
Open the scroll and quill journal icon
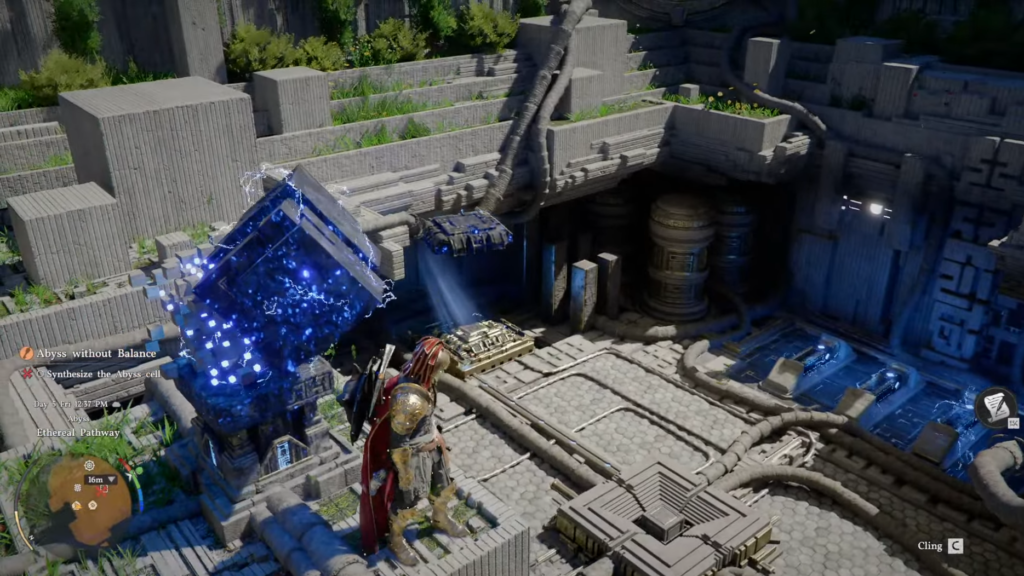995,407
